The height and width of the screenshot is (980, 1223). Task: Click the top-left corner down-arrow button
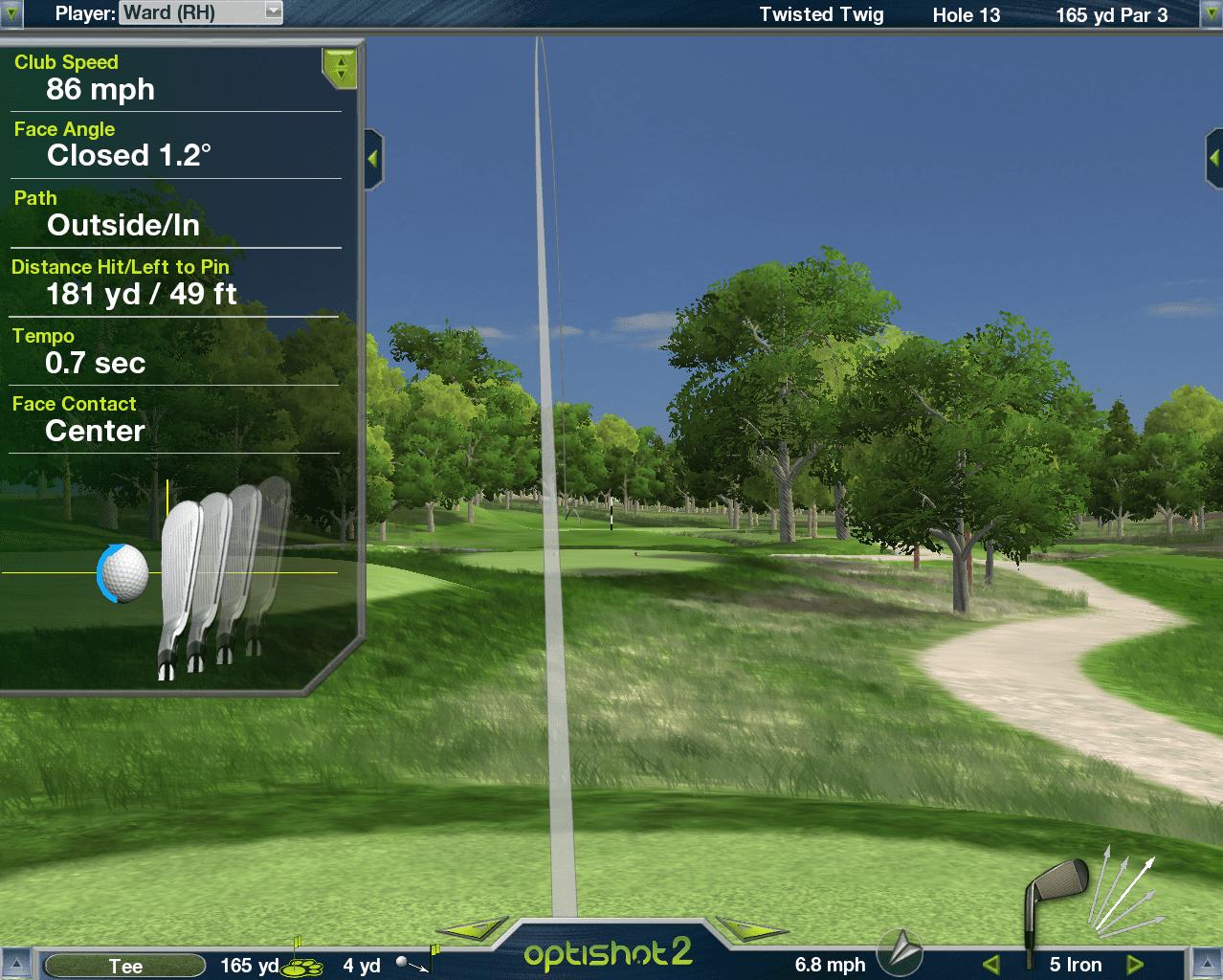11,12
